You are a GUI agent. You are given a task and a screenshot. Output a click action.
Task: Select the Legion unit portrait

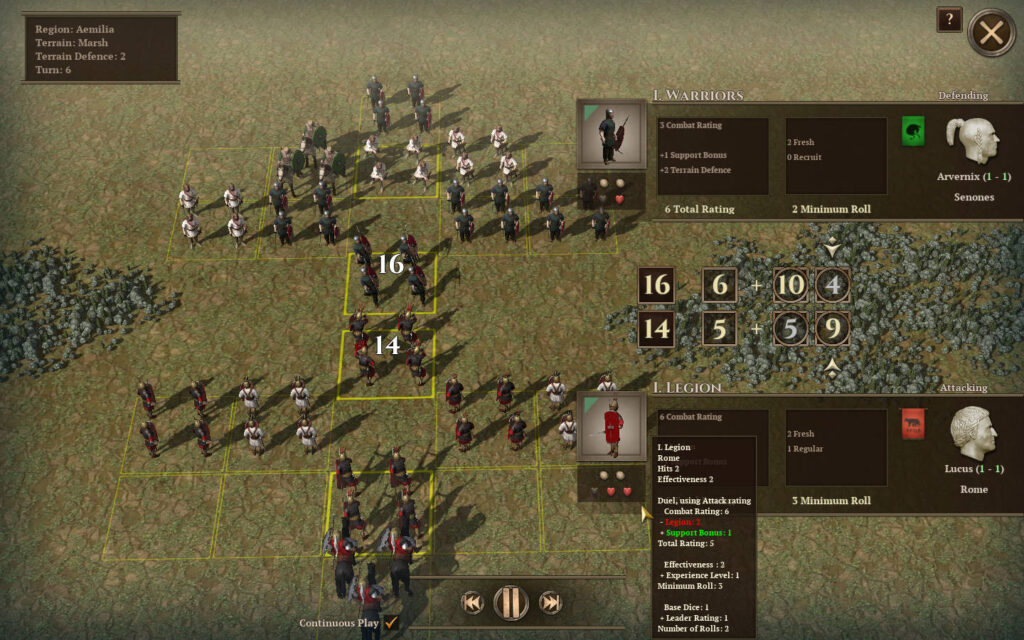(610, 426)
